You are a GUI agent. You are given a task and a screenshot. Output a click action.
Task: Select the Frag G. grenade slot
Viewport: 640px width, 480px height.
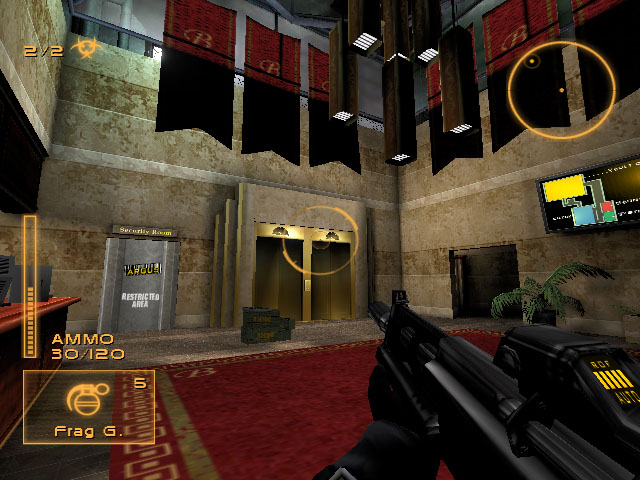pyautogui.click(x=89, y=407)
